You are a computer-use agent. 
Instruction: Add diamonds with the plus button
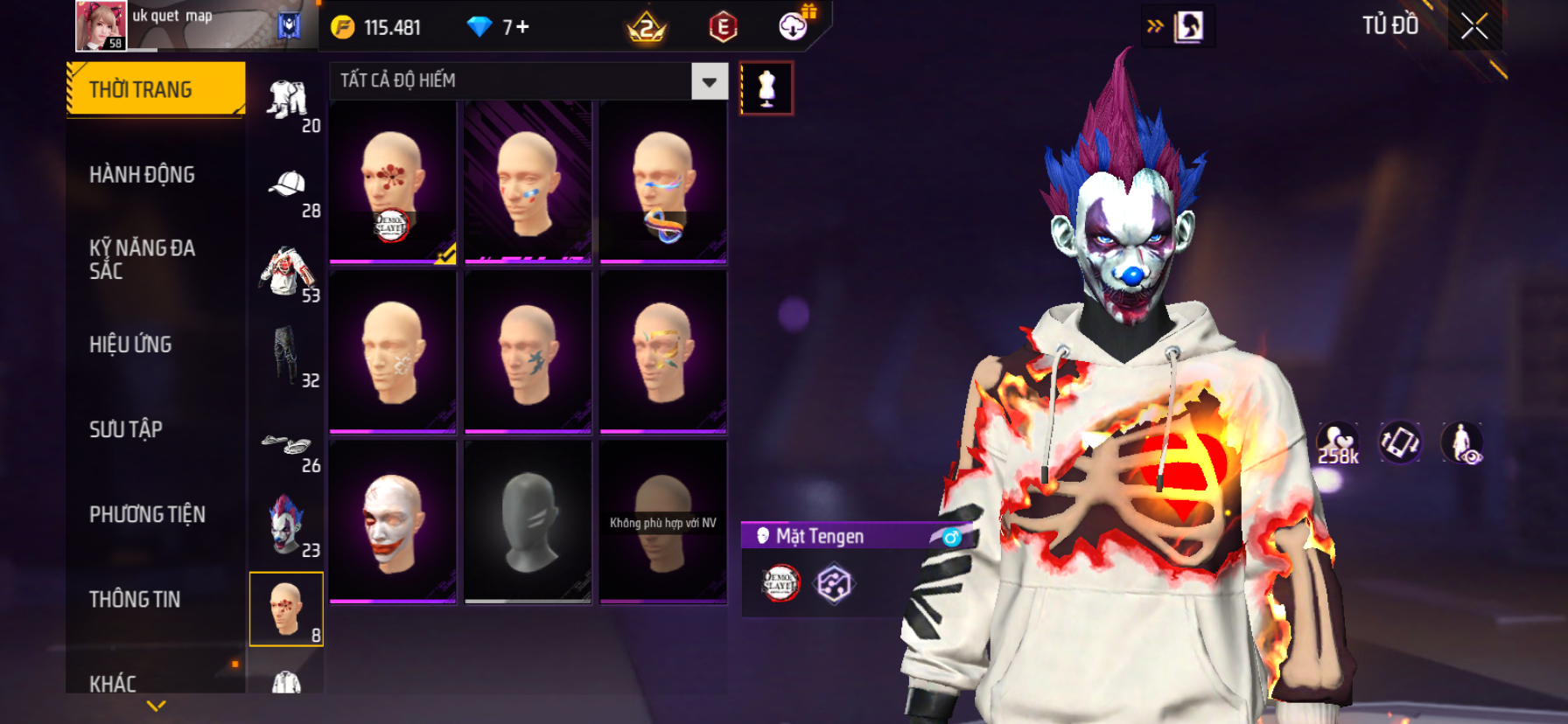pos(522,27)
